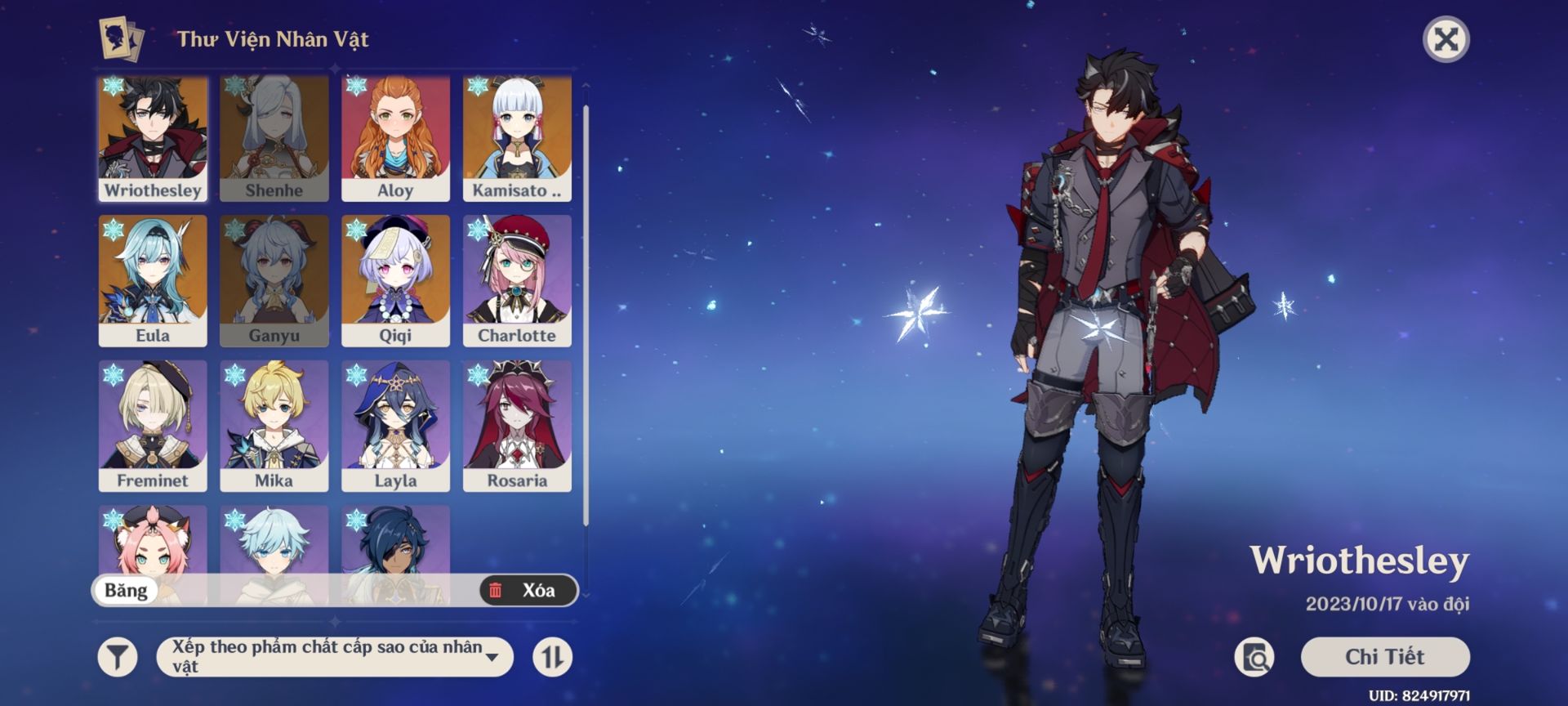Image resolution: width=1568 pixels, height=706 pixels.
Task: Open the sort-by-star-quality dropdown
Action: point(335,657)
